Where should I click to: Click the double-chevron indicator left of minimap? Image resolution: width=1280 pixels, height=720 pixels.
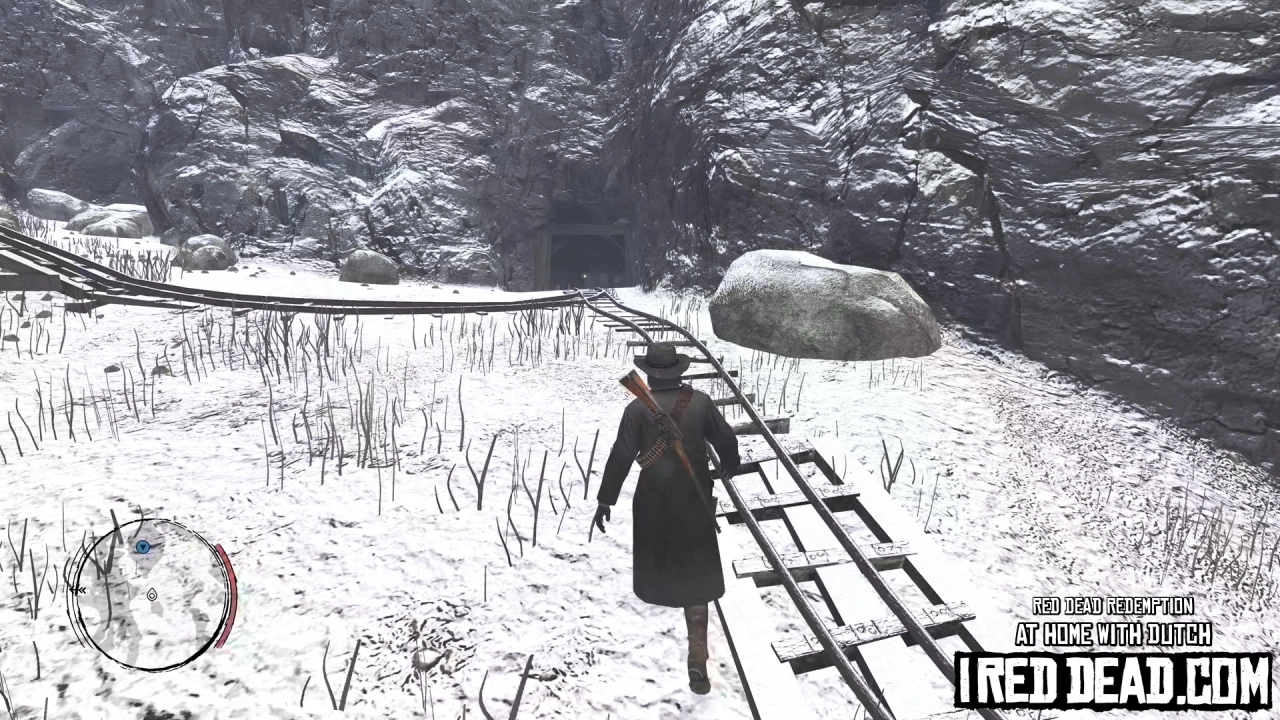click(x=78, y=589)
